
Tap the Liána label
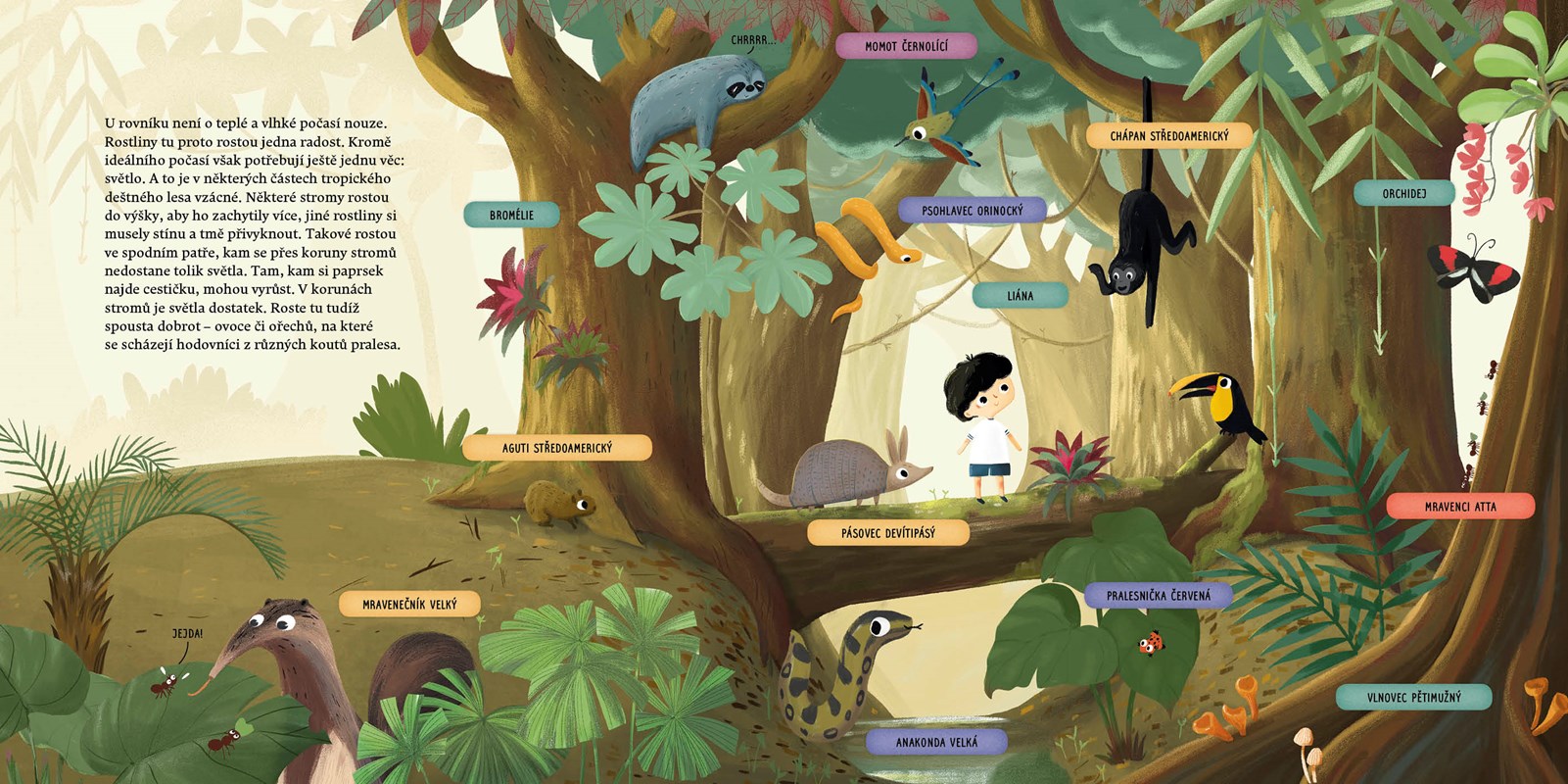click(x=1020, y=295)
